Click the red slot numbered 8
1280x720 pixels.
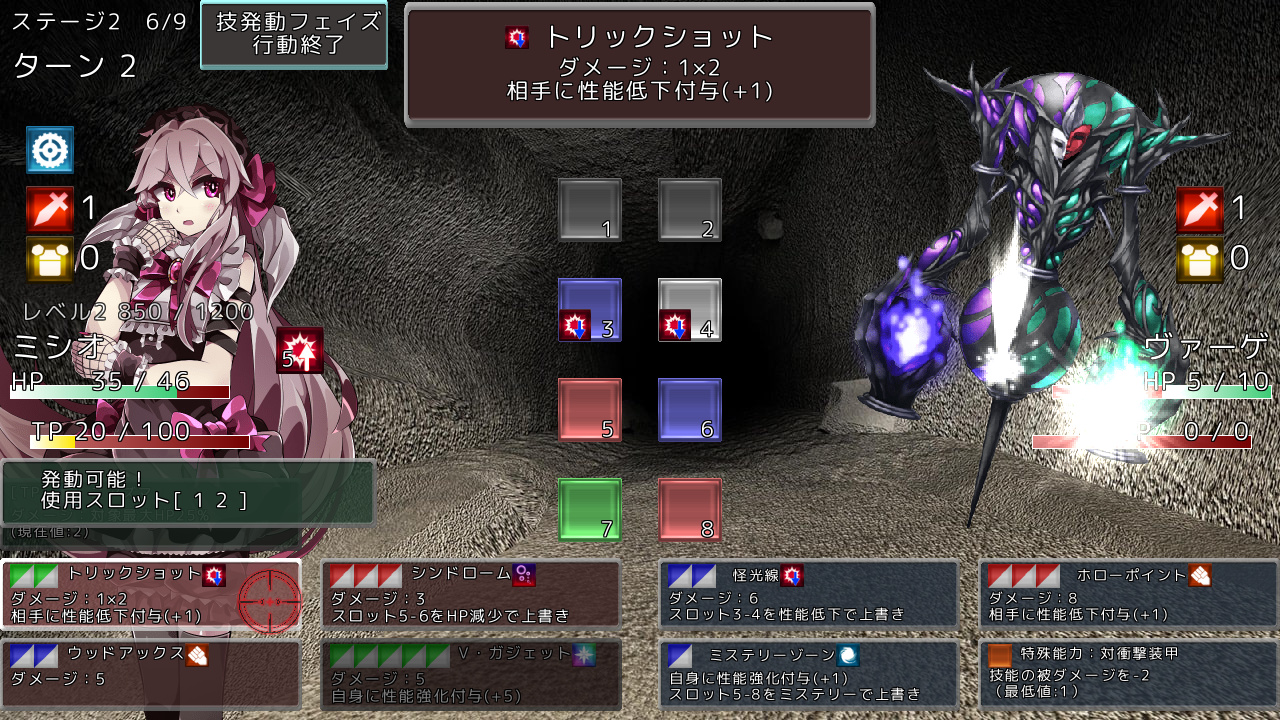click(x=689, y=510)
